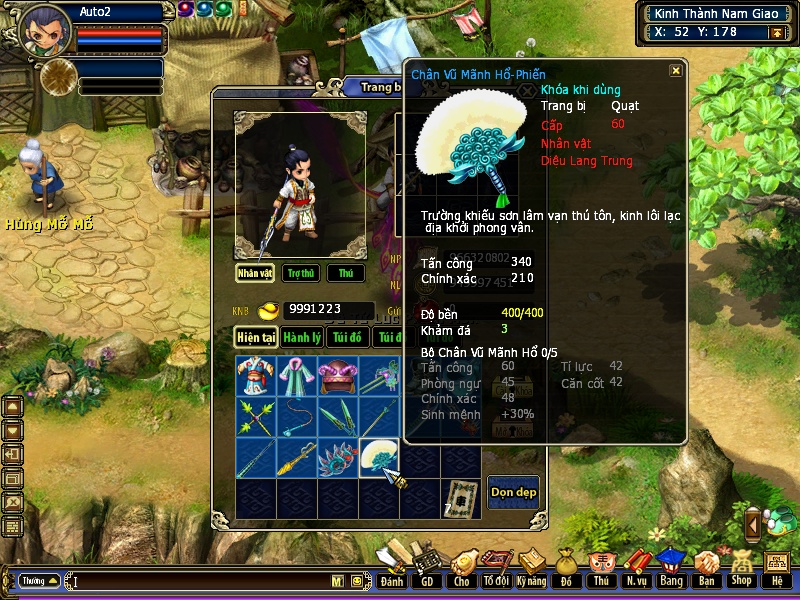
Task: Select the white feather fan item
Action: pos(378,457)
